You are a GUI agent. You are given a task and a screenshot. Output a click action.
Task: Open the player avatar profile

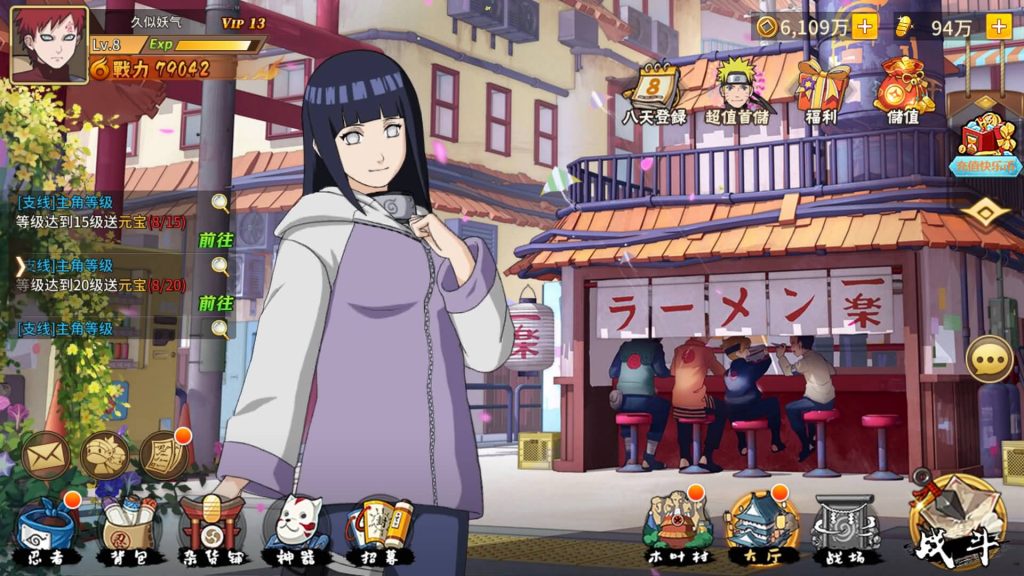coord(48,45)
